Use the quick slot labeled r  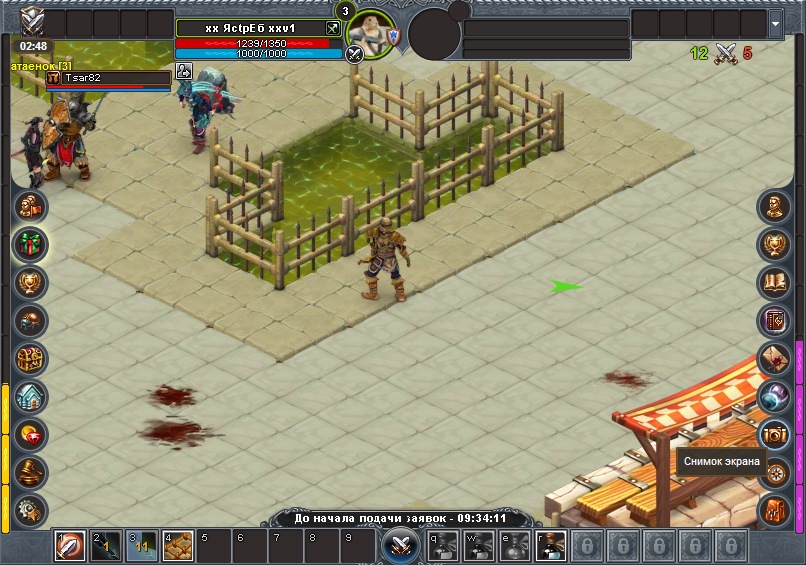pos(550,546)
